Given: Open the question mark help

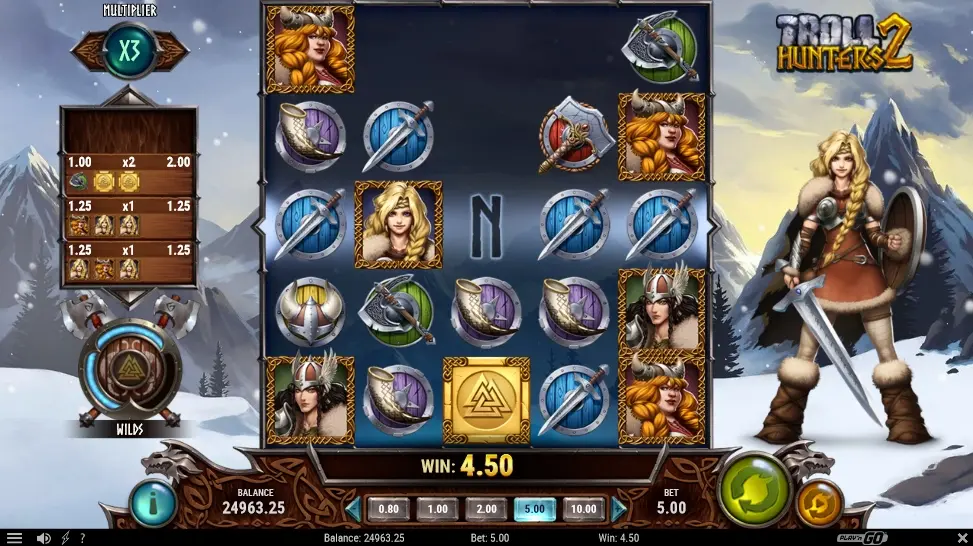Looking at the screenshot, I should tap(82, 538).
